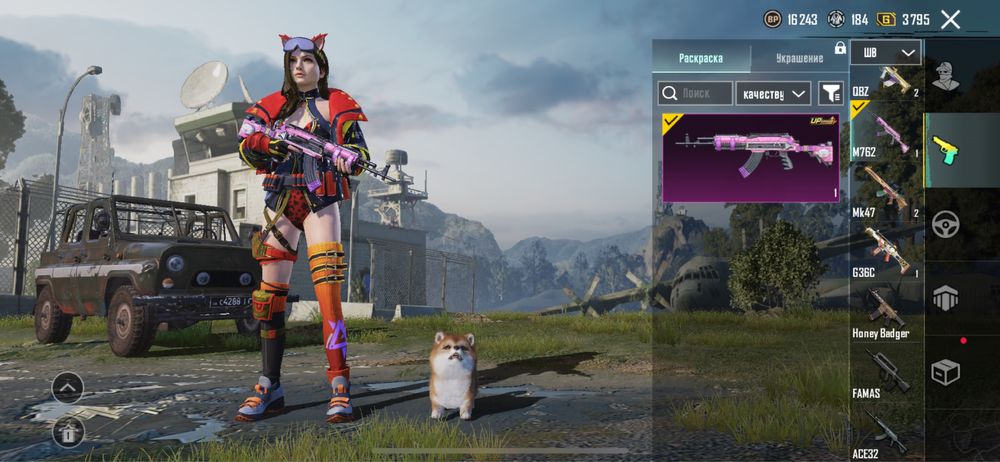Open the character outfit category icon
The height and width of the screenshot is (462, 1000).
[x=946, y=75]
